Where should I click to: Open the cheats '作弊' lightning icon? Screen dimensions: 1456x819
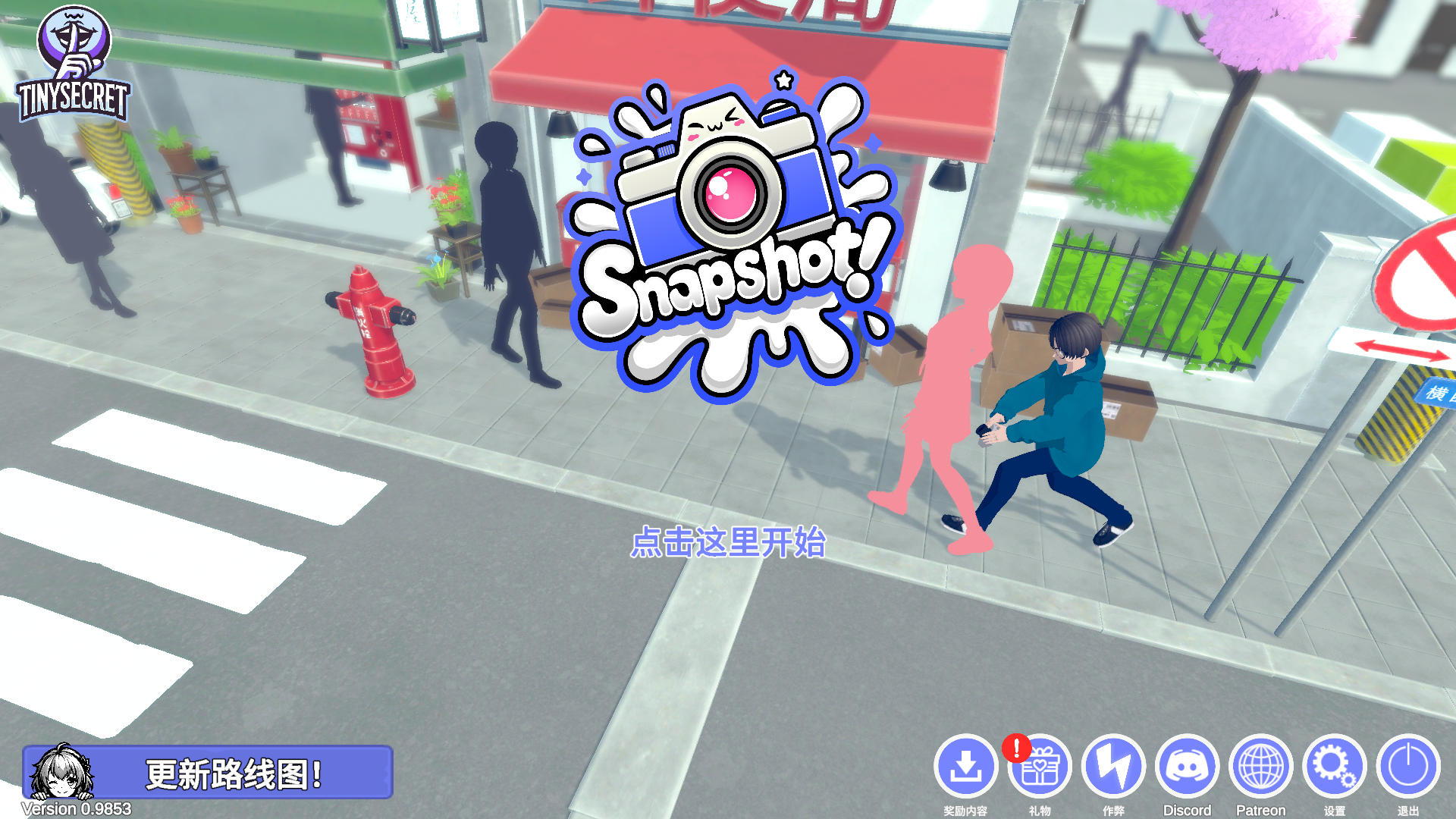coord(1113,766)
